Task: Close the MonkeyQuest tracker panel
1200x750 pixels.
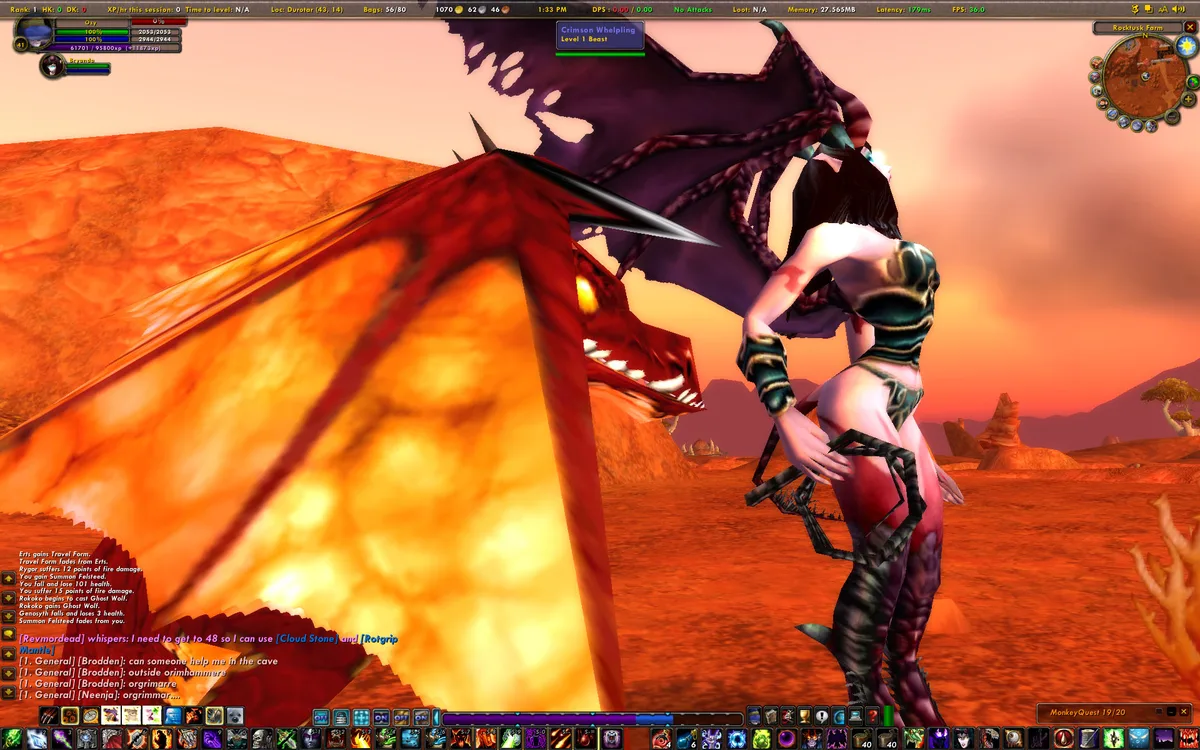Action: (x=1183, y=712)
